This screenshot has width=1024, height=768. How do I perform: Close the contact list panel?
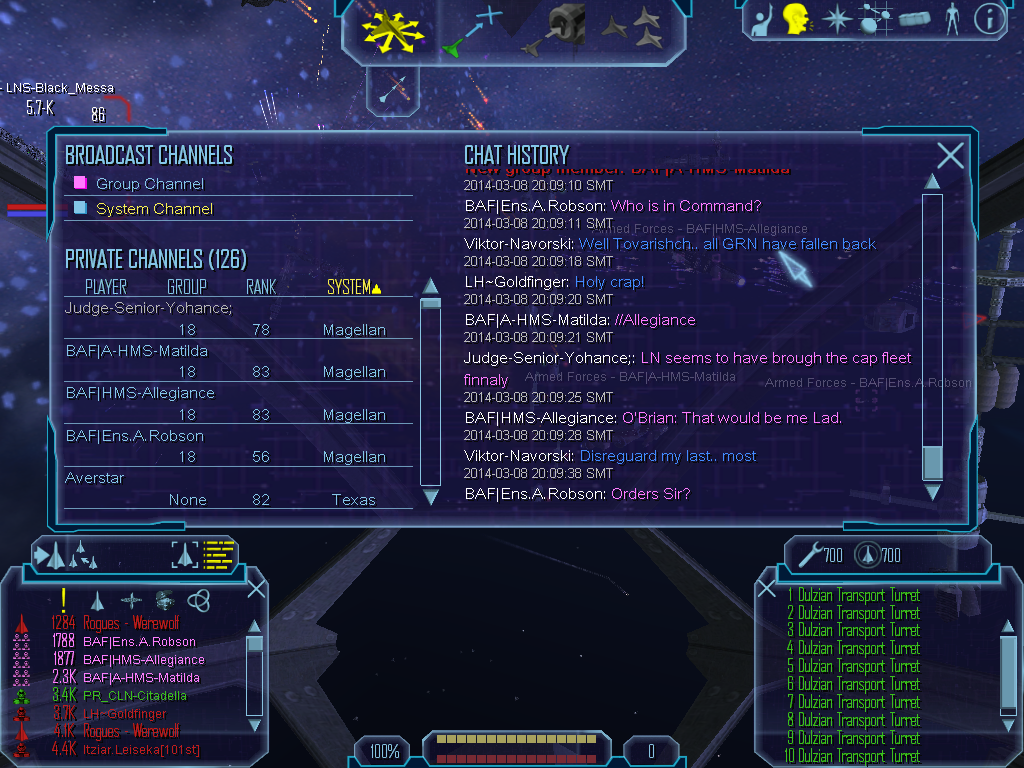[x=256, y=589]
